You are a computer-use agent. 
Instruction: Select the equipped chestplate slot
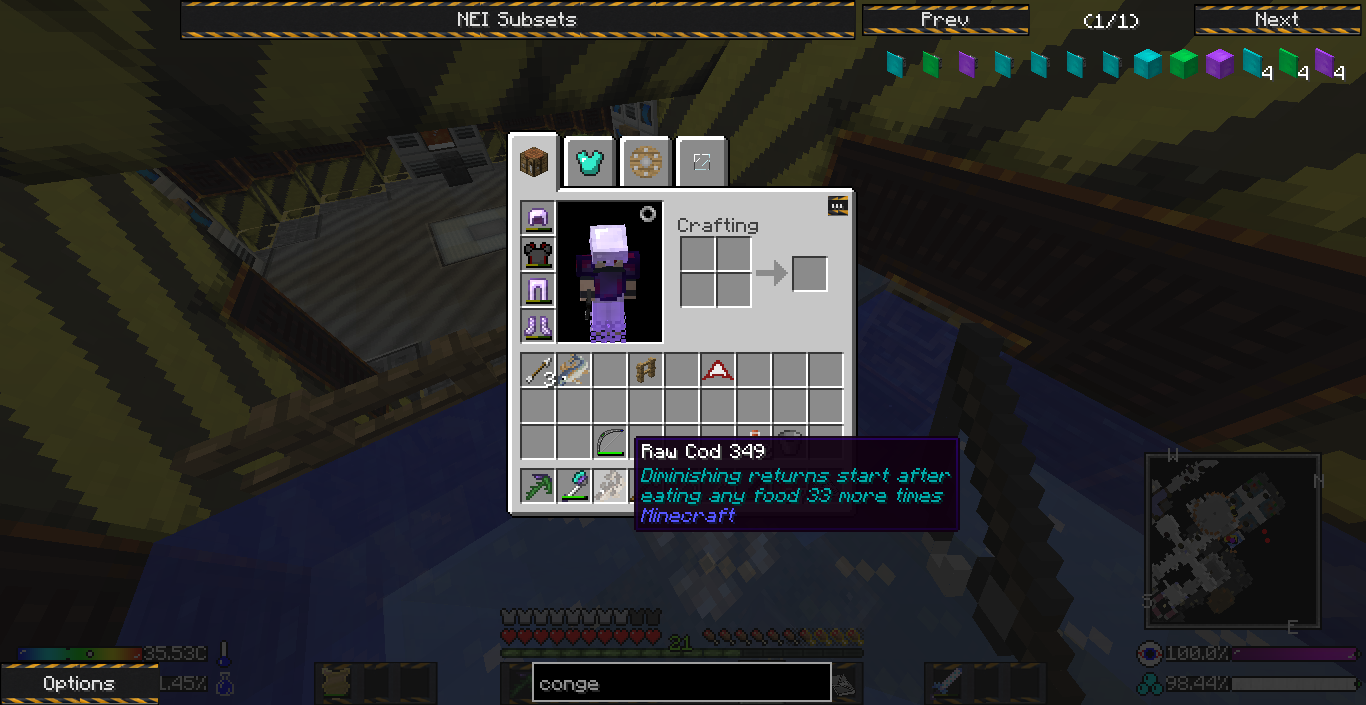point(538,255)
